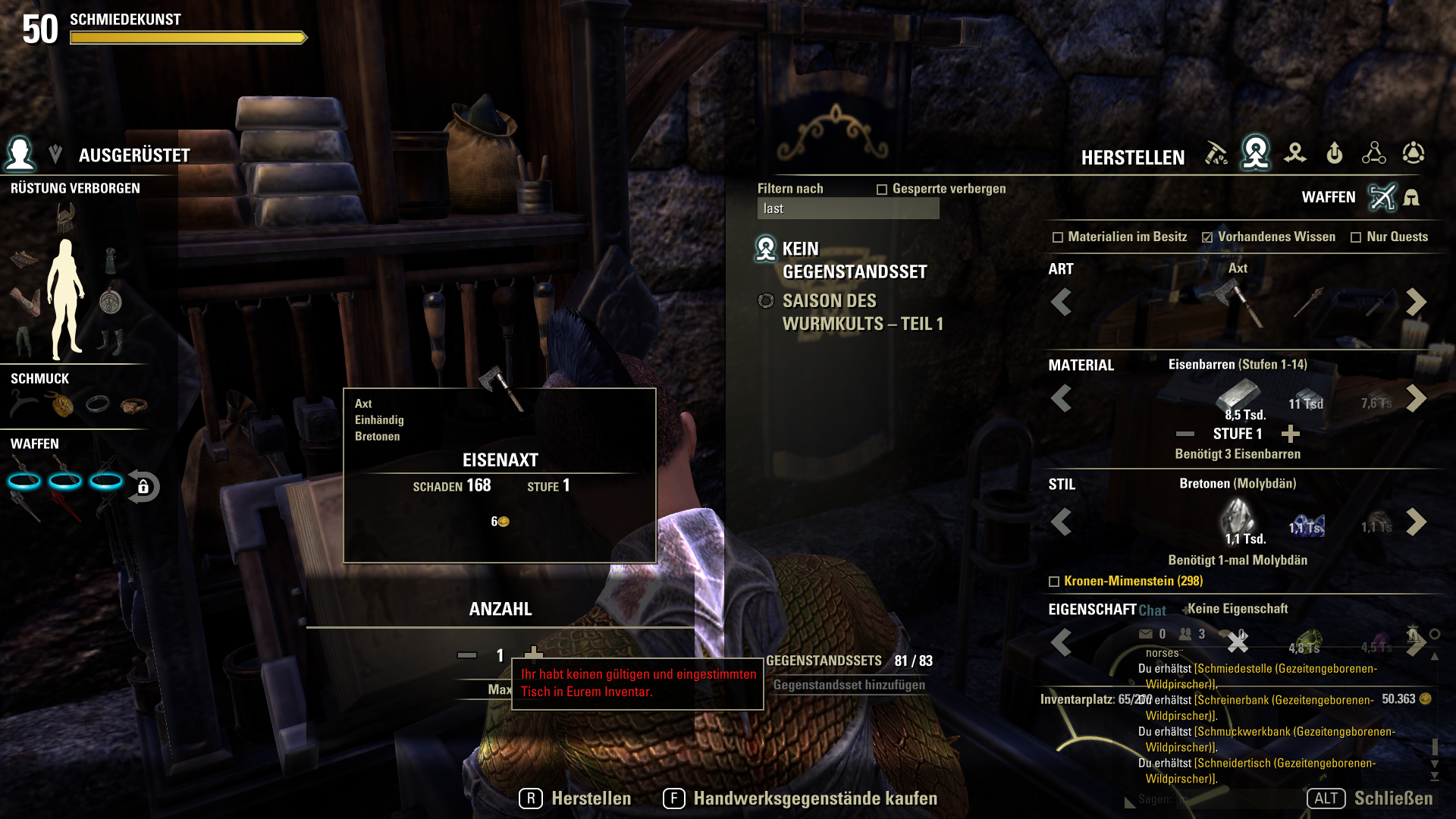
Task: Show next weapon type in Art row
Action: tap(1415, 303)
